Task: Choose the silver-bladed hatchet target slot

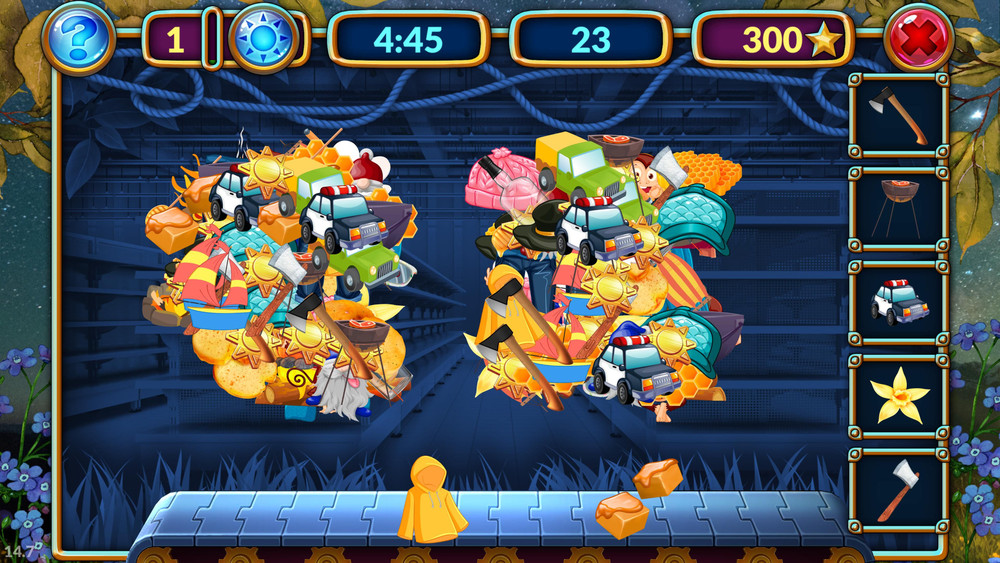Action: pos(898,489)
